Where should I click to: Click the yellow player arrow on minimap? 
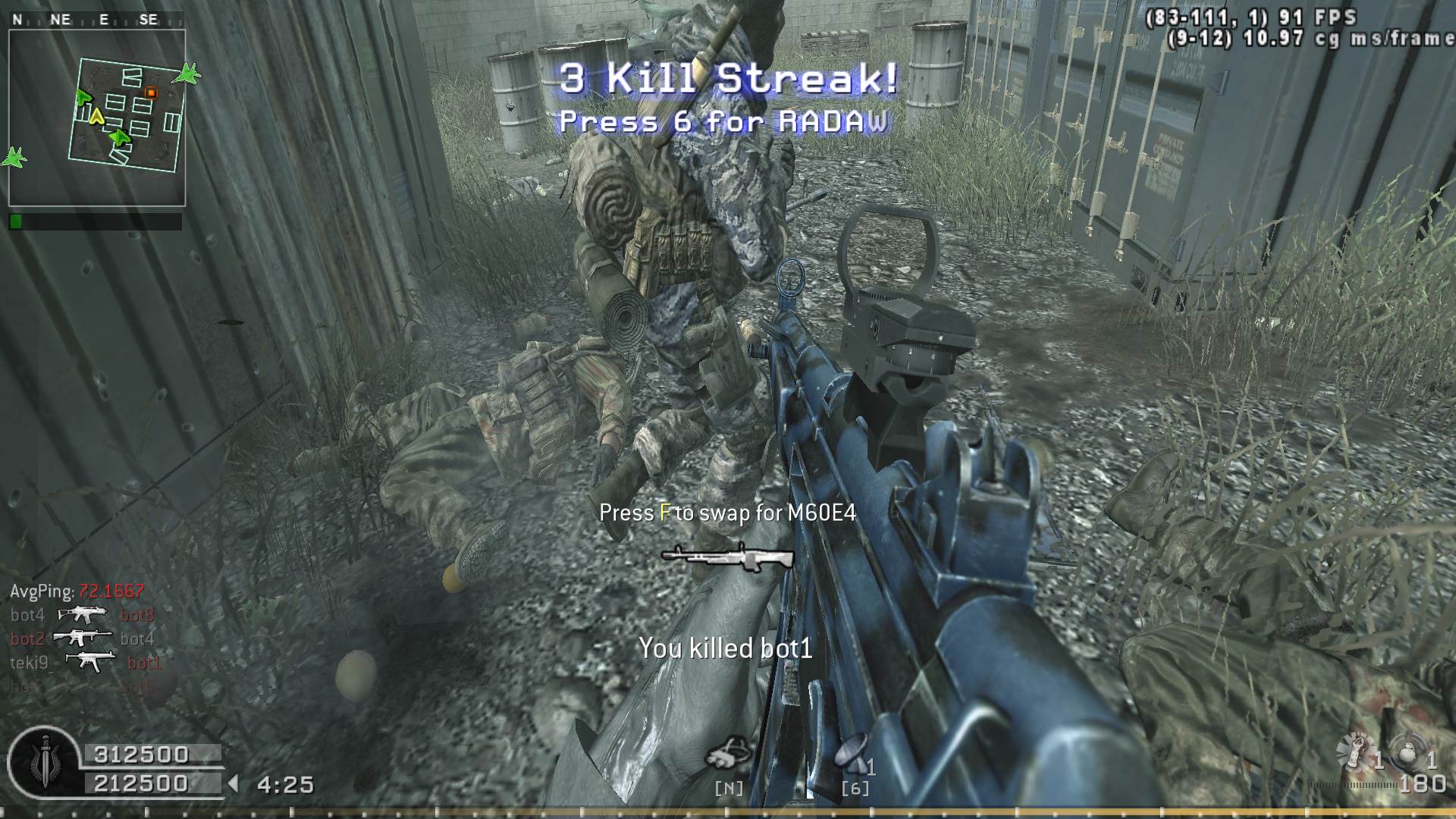(96, 116)
